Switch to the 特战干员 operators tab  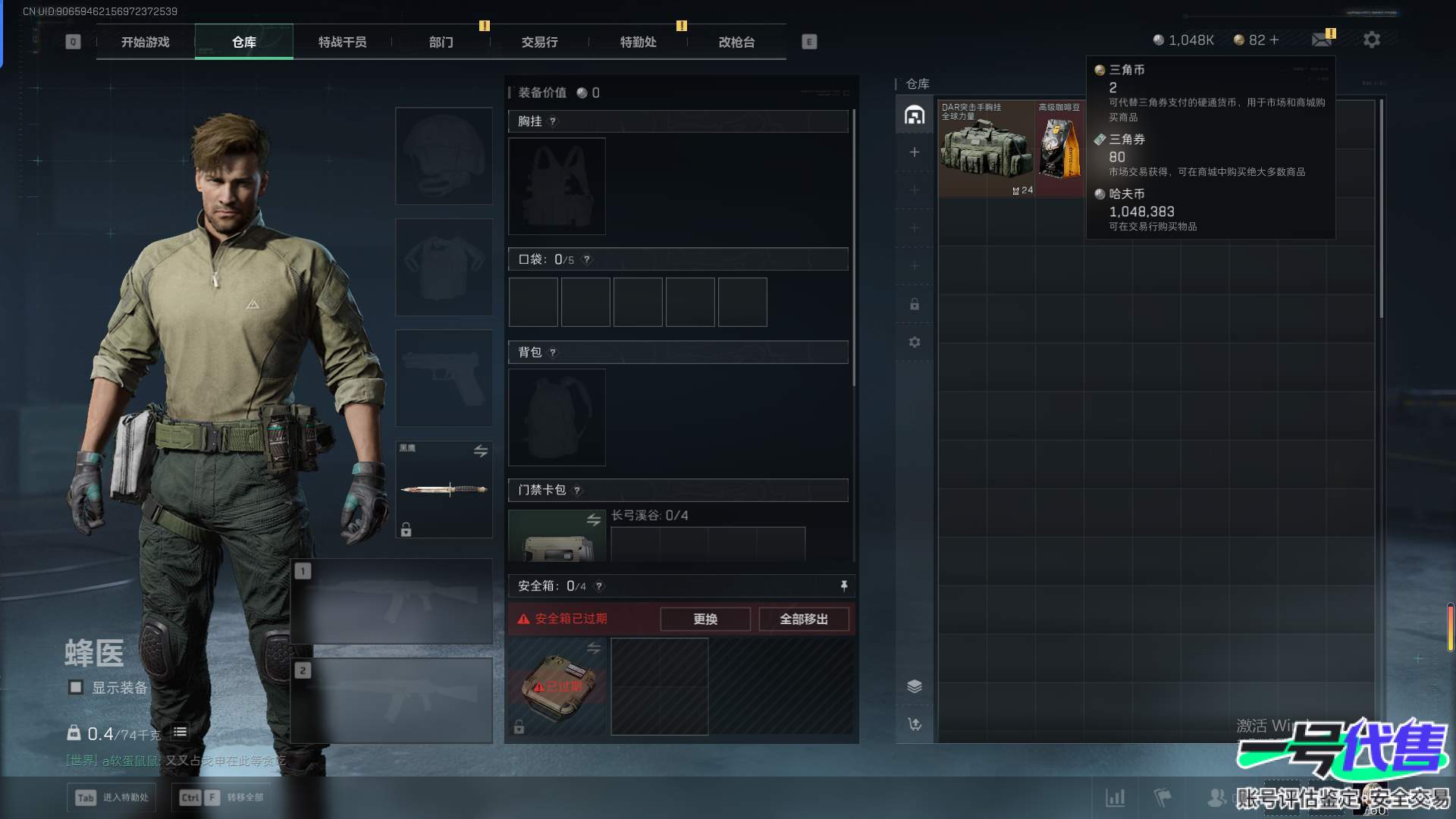click(x=342, y=42)
